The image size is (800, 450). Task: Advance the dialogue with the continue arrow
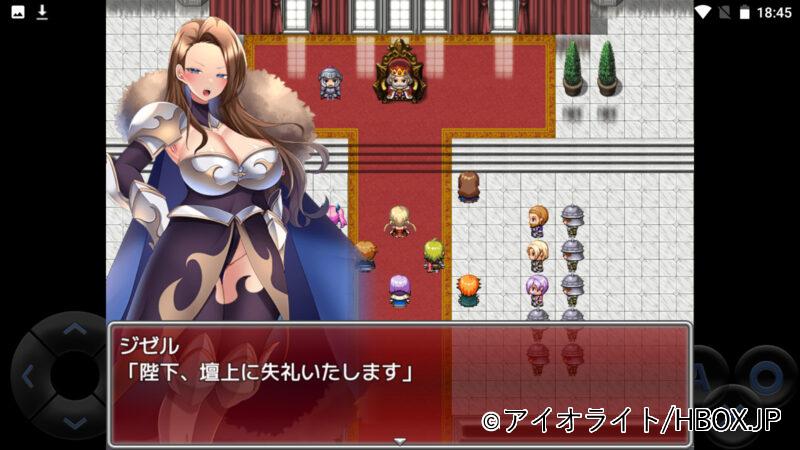[399, 440]
